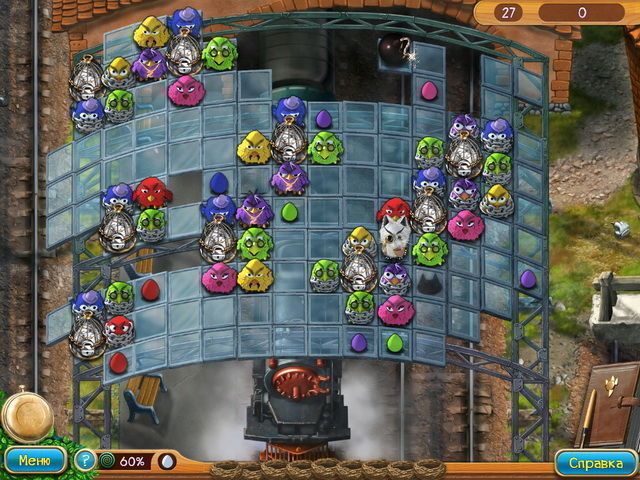Select the black mystery bomb tile

click(393, 49)
